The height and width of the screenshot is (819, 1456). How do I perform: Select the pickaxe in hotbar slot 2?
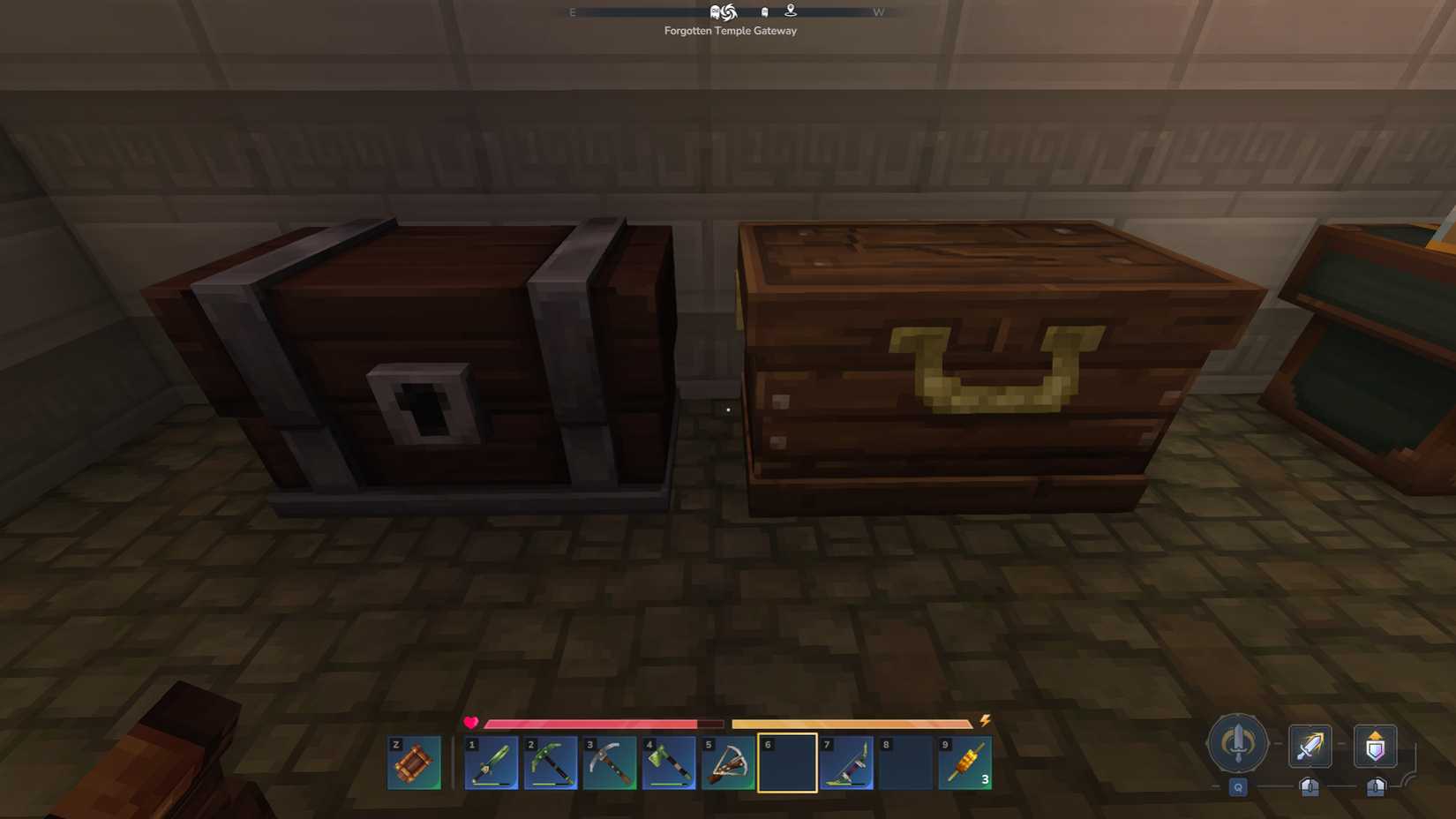(x=551, y=763)
